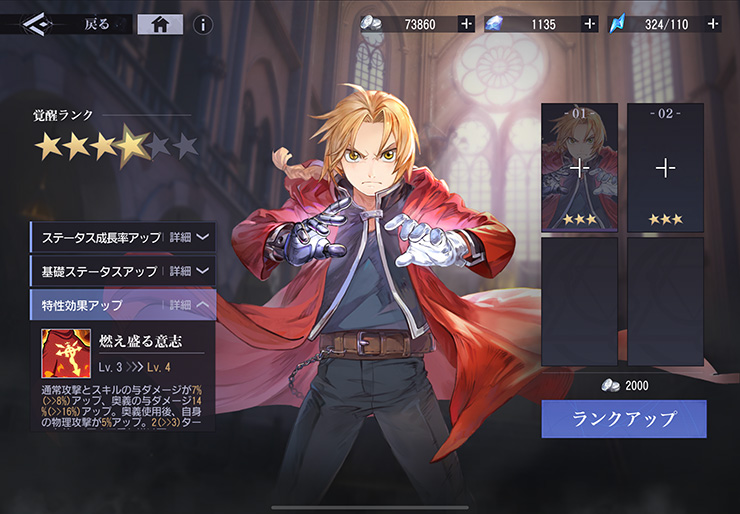The height and width of the screenshot is (514, 740).
Task: Refill the stamina with its plus button
Action: click(712, 24)
